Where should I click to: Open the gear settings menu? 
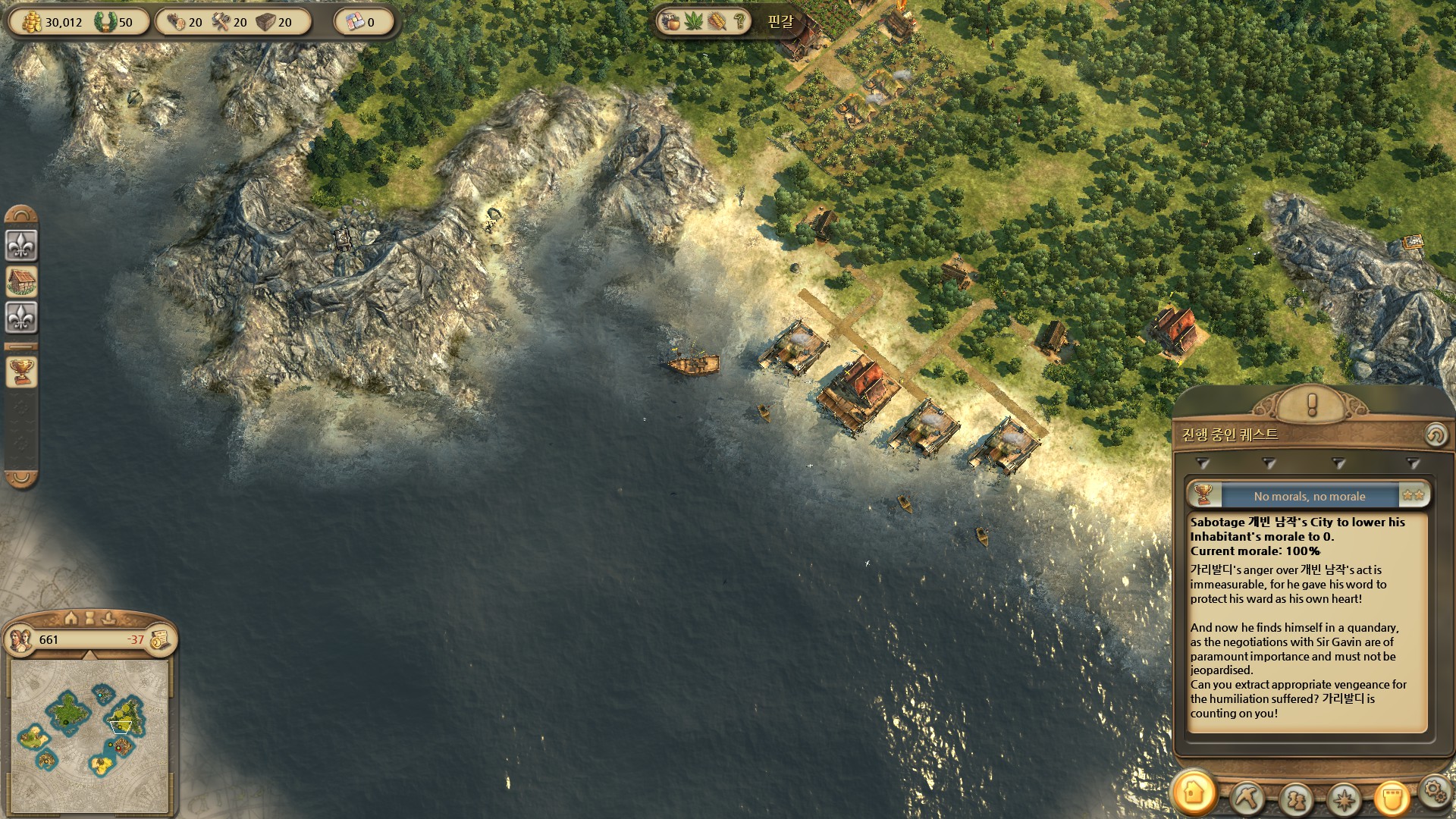(1433, 792)
